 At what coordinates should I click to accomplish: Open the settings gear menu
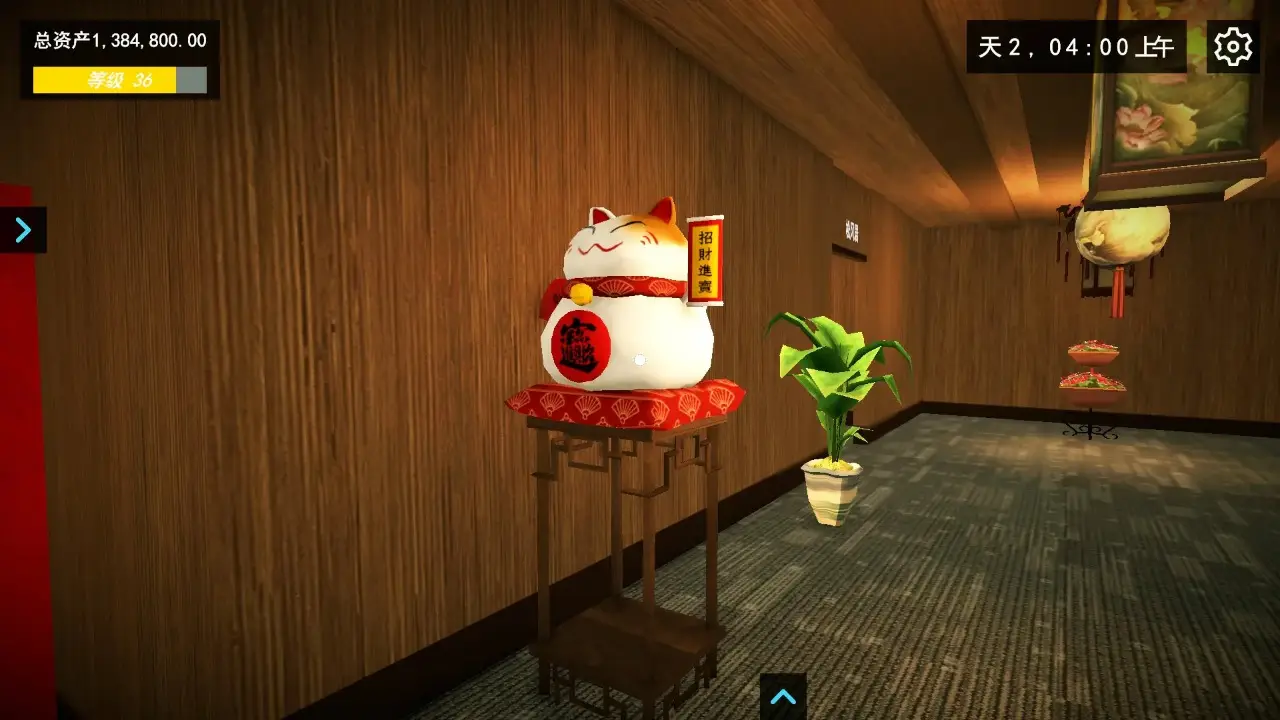pos(1232,46)
